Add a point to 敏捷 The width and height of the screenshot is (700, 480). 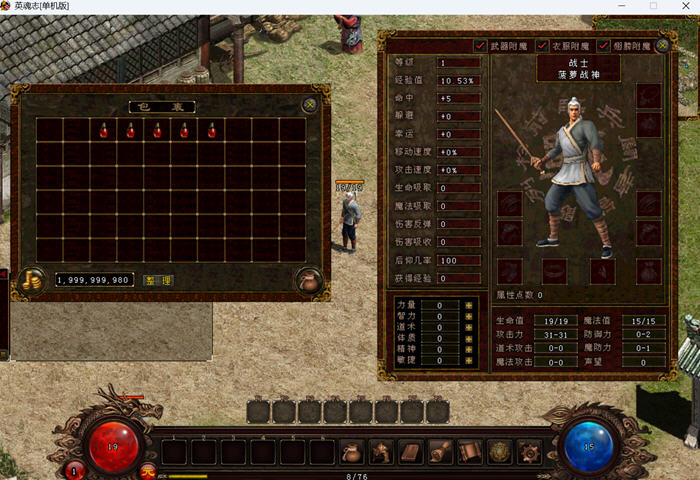(x=468, y=362)
